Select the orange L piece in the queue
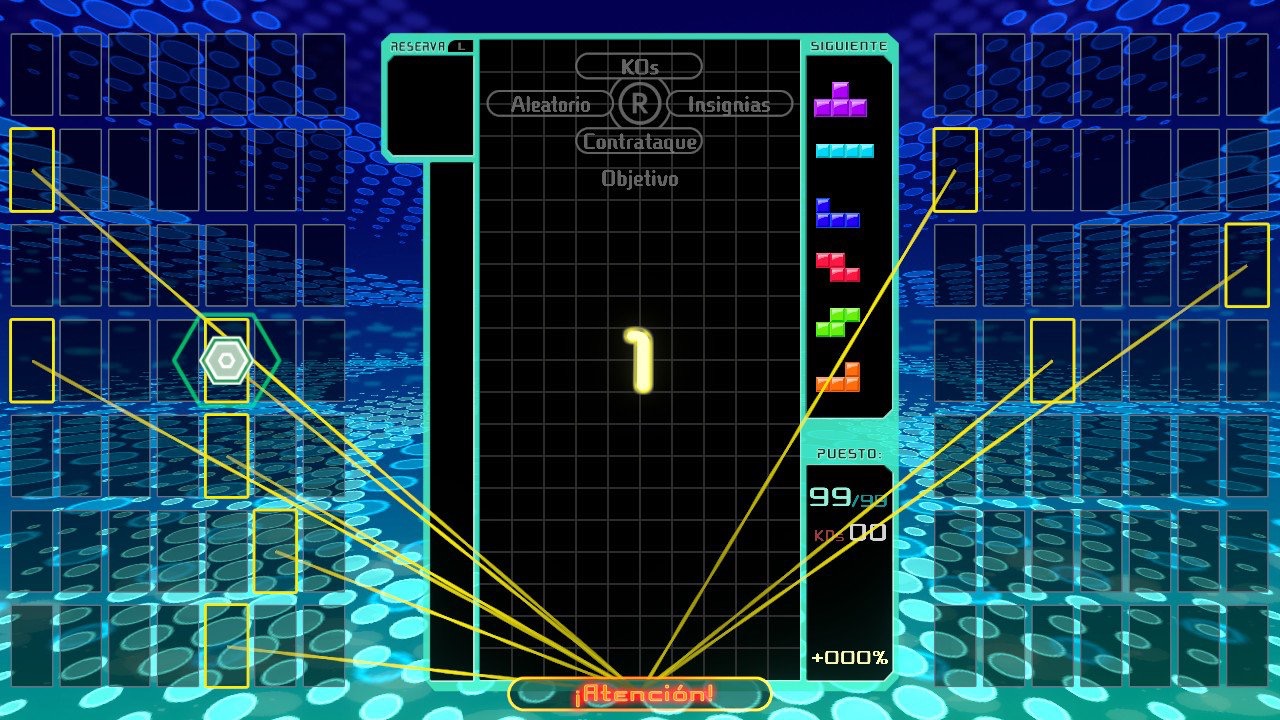 tap(838, 377)
